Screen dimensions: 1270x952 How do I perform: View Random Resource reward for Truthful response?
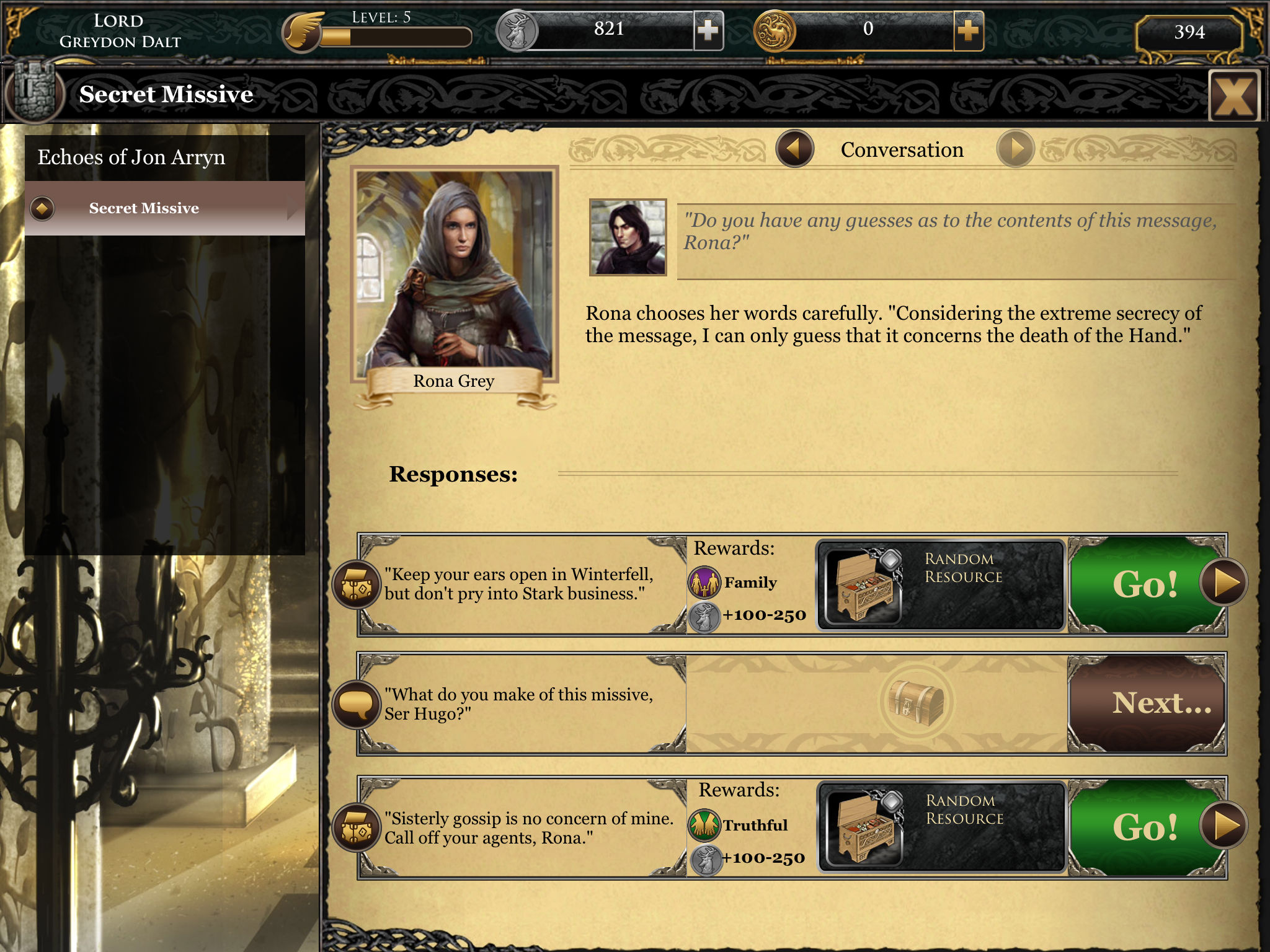point(941,827)
